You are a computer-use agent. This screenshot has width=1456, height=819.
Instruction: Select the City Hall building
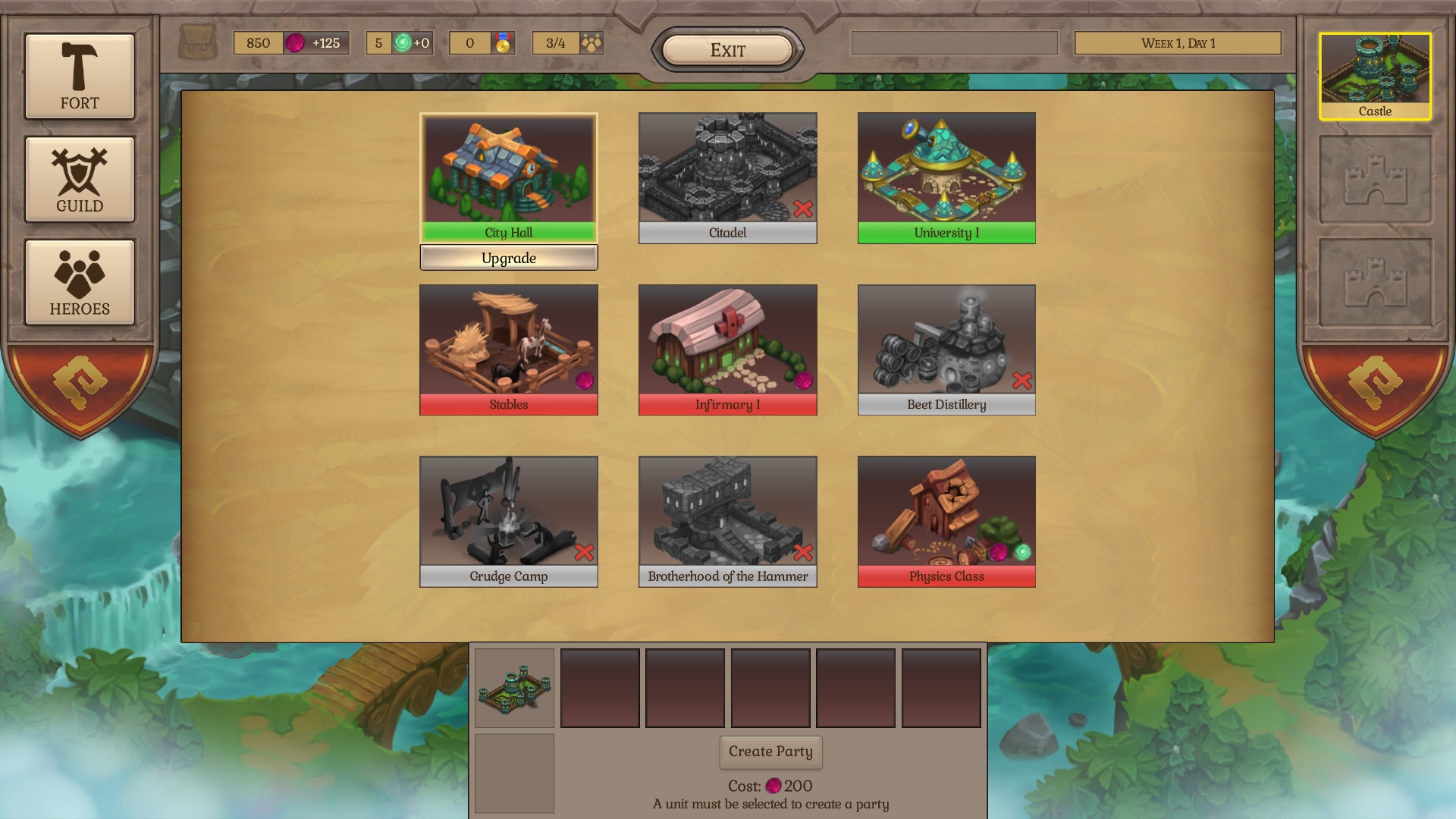(508, 176)
